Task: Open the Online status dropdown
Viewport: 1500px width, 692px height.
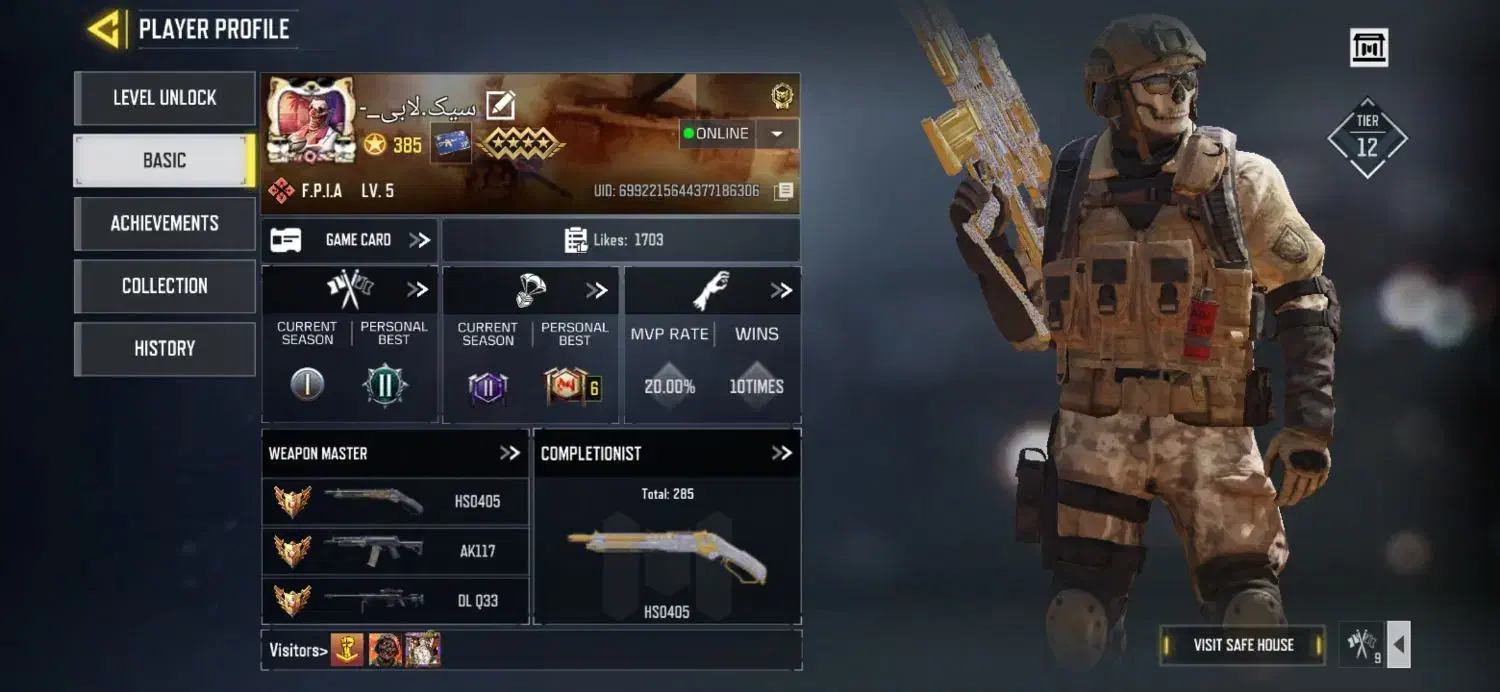Action: click(777, 134)
